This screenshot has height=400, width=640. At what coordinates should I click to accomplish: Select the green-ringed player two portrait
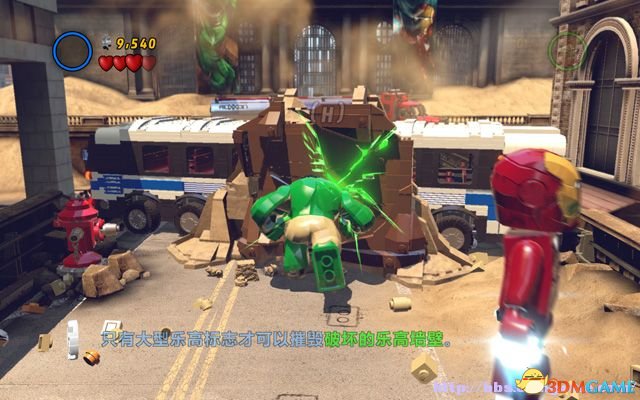tap(568, 47)
